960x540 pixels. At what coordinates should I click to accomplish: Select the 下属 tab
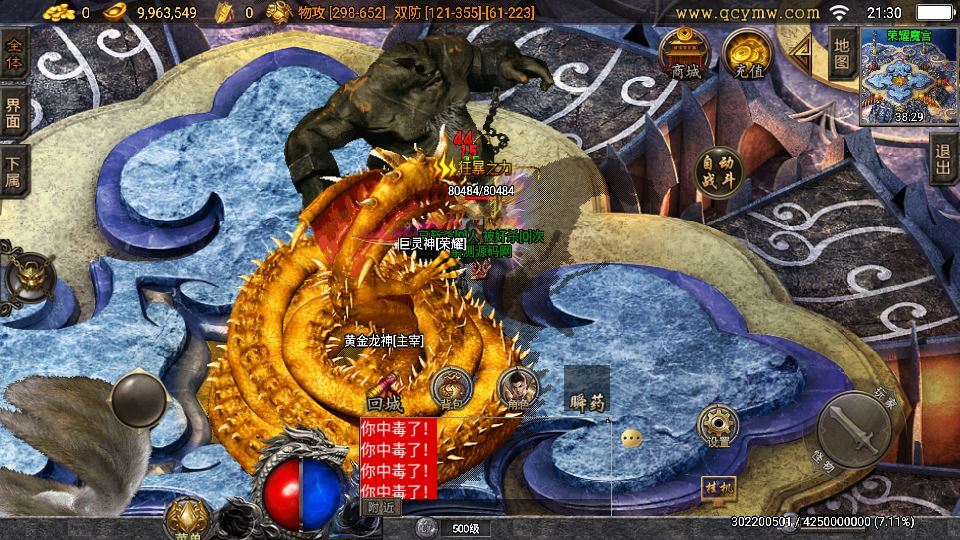(x=14, y=170)
